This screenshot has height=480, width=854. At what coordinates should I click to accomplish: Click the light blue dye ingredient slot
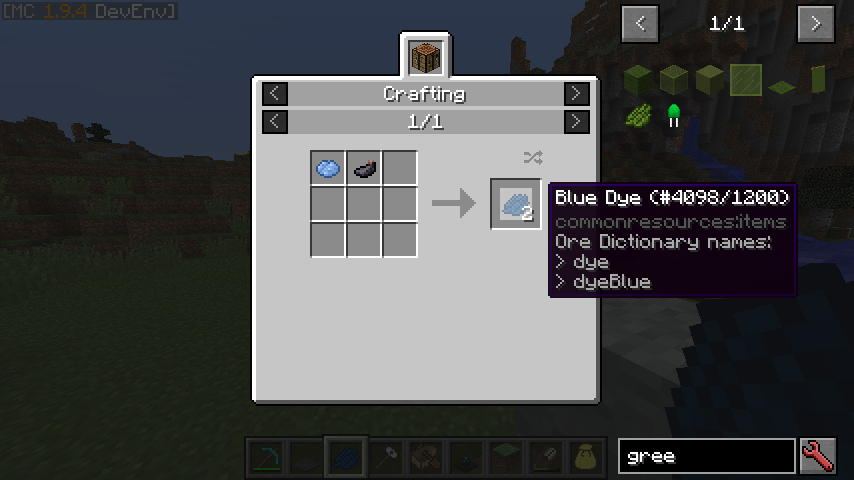(328, 169)
